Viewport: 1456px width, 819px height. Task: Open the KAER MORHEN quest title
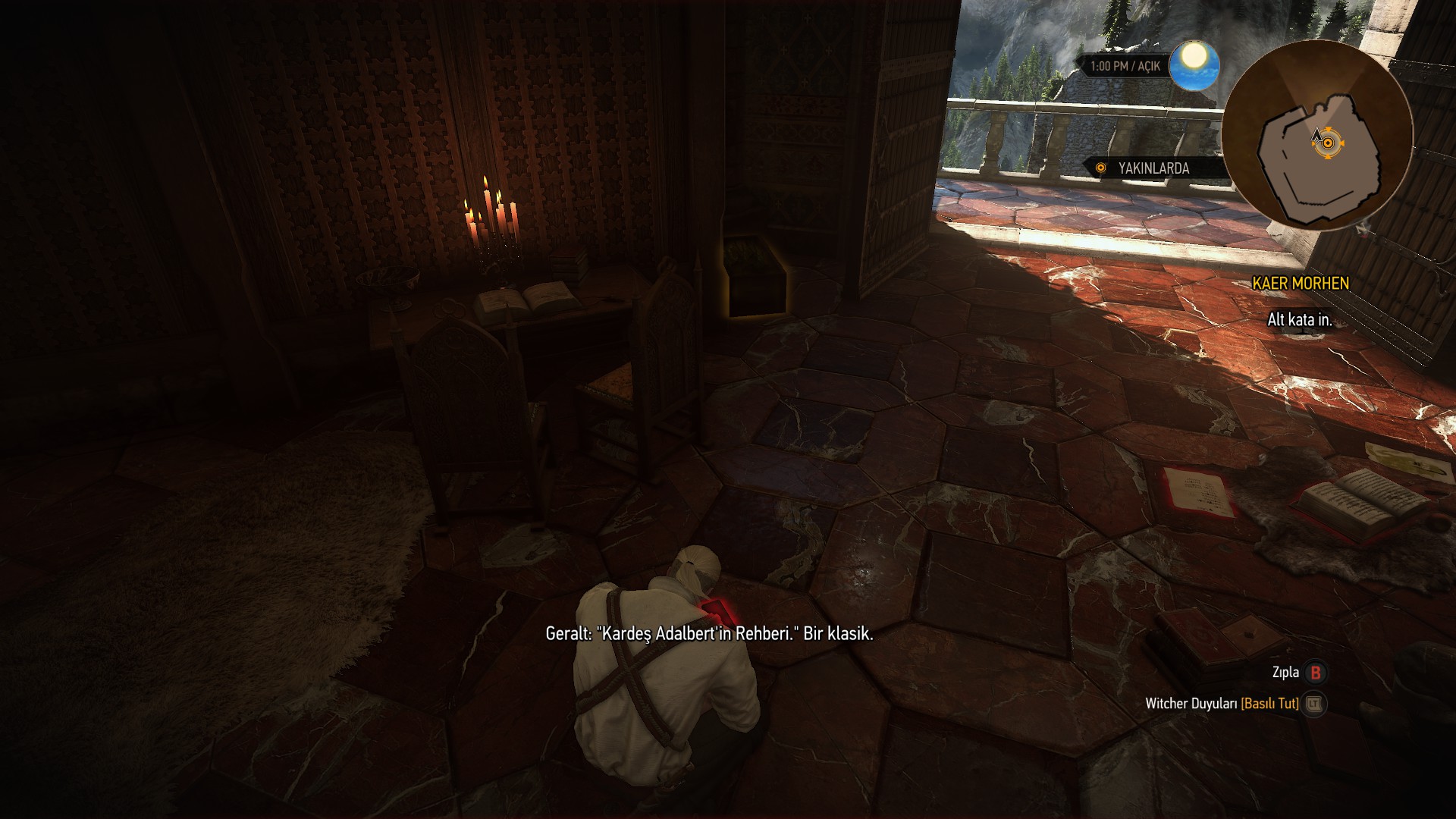tap(1301, 284)
